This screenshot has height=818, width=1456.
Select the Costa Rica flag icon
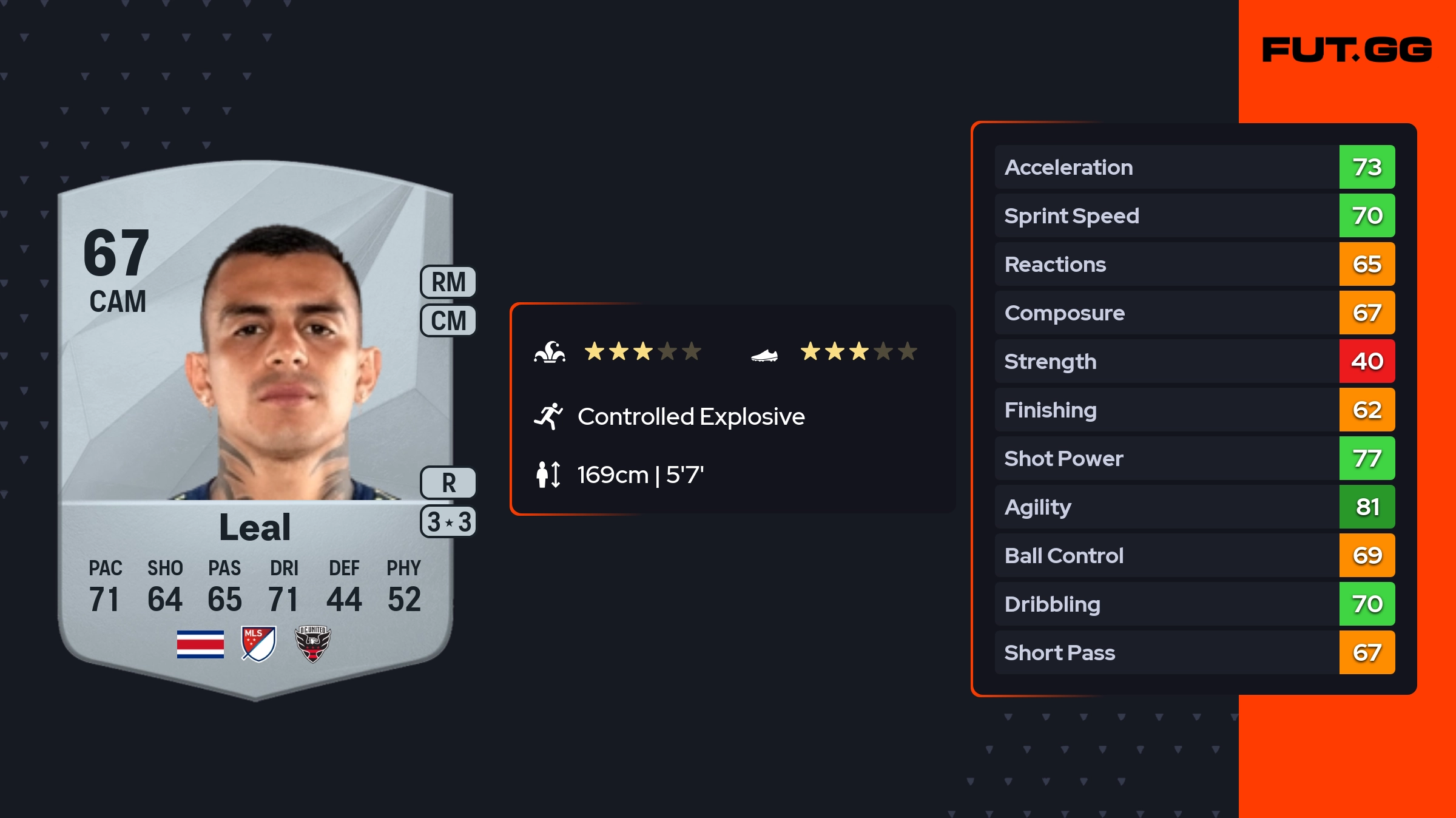pyautogui.click(x=200, y=644)
